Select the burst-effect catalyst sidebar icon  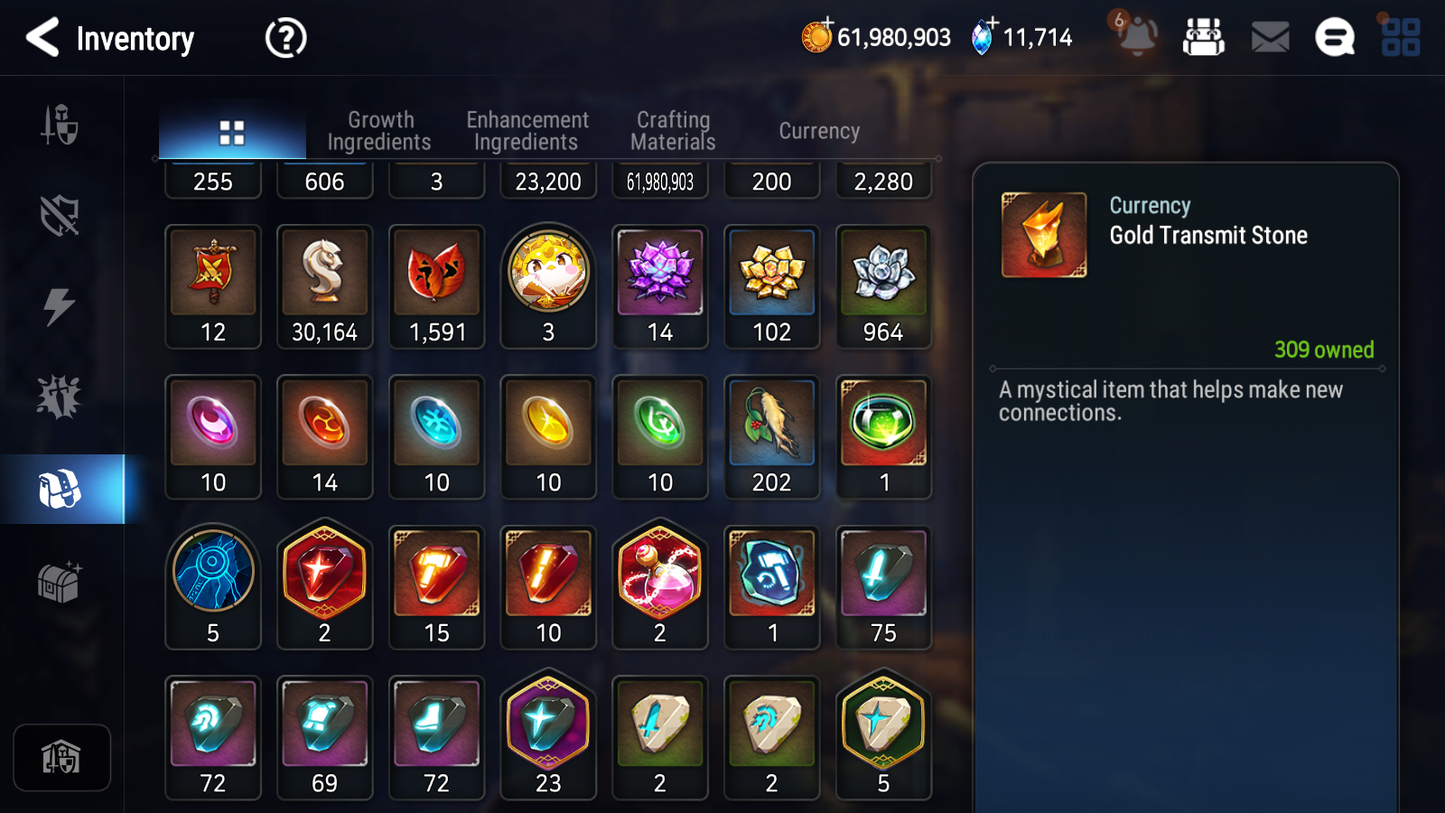coord(62,394)
